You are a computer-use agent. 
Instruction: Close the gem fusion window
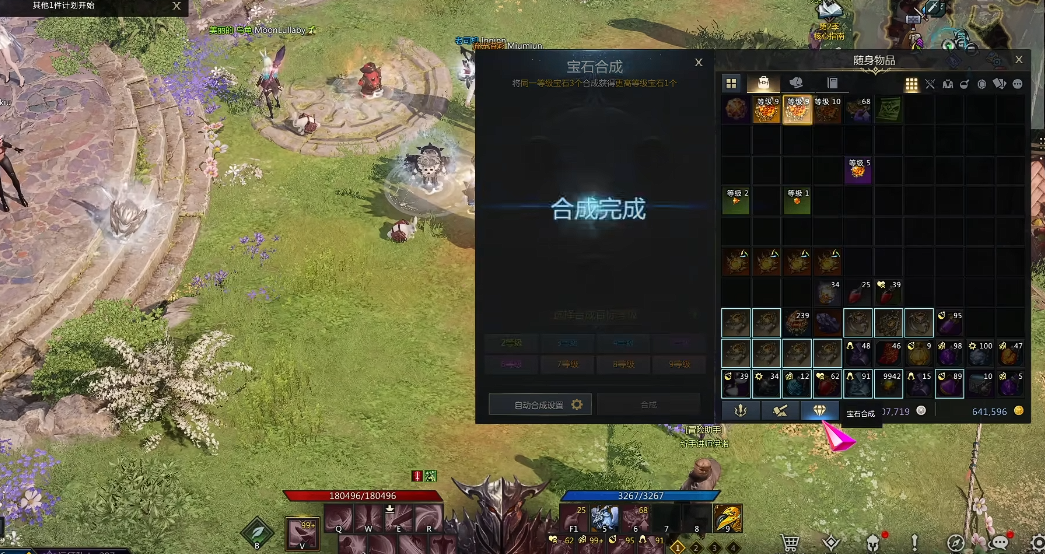(x=699, y=62)
